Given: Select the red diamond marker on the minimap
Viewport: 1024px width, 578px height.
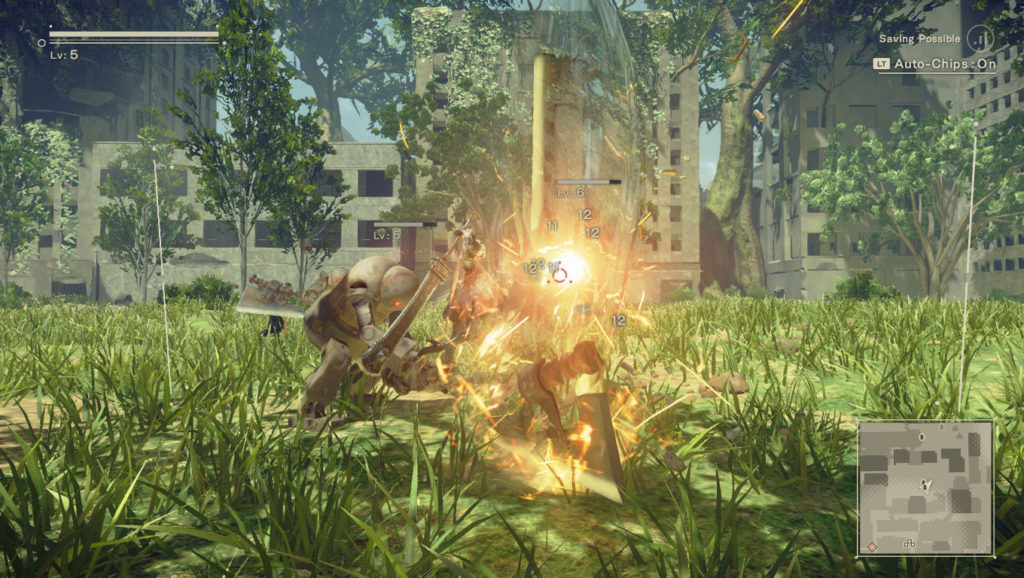Looking at the screenshot, I should click(872, 547).
